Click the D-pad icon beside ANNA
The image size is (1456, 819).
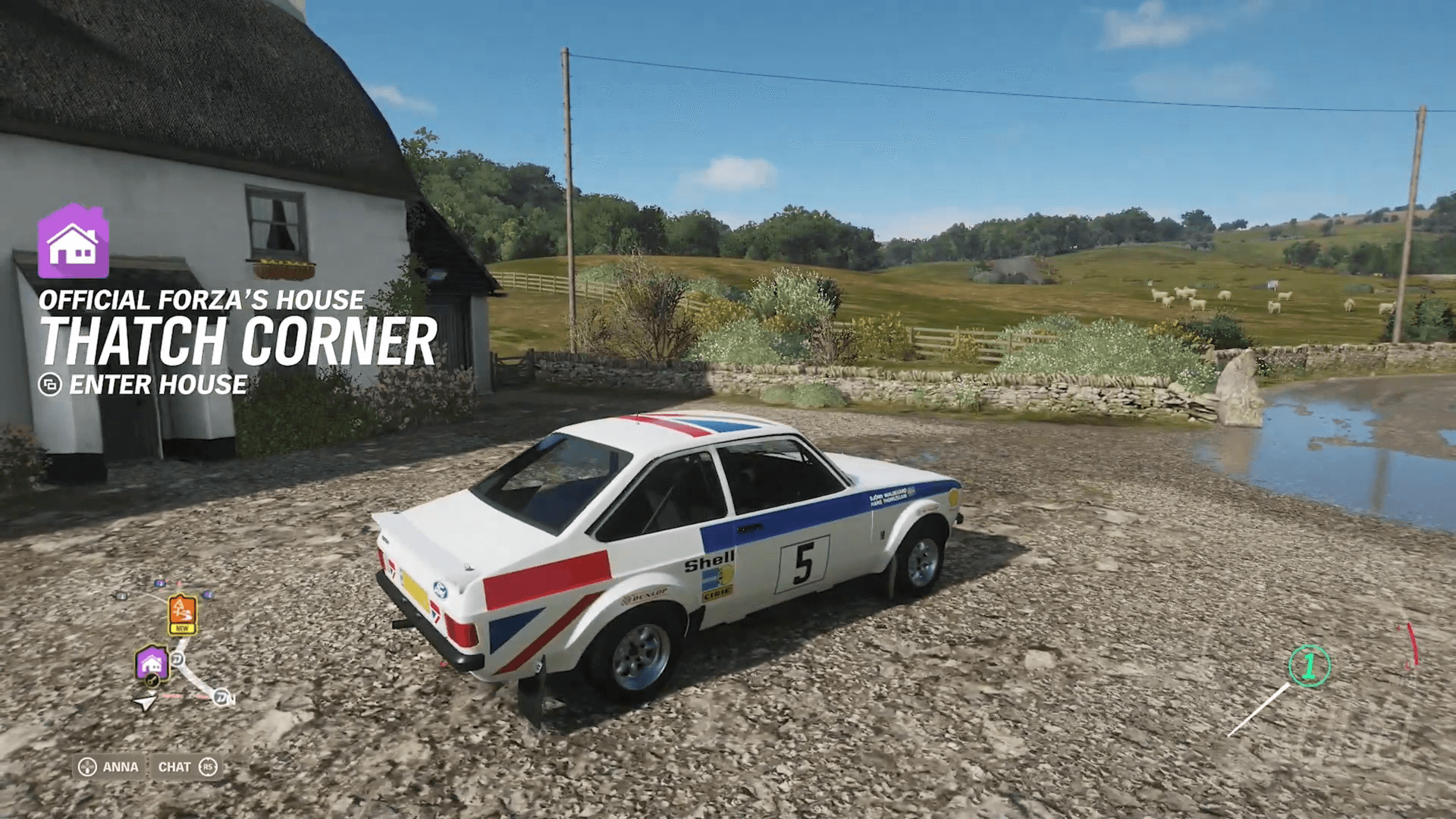(87, 767)
